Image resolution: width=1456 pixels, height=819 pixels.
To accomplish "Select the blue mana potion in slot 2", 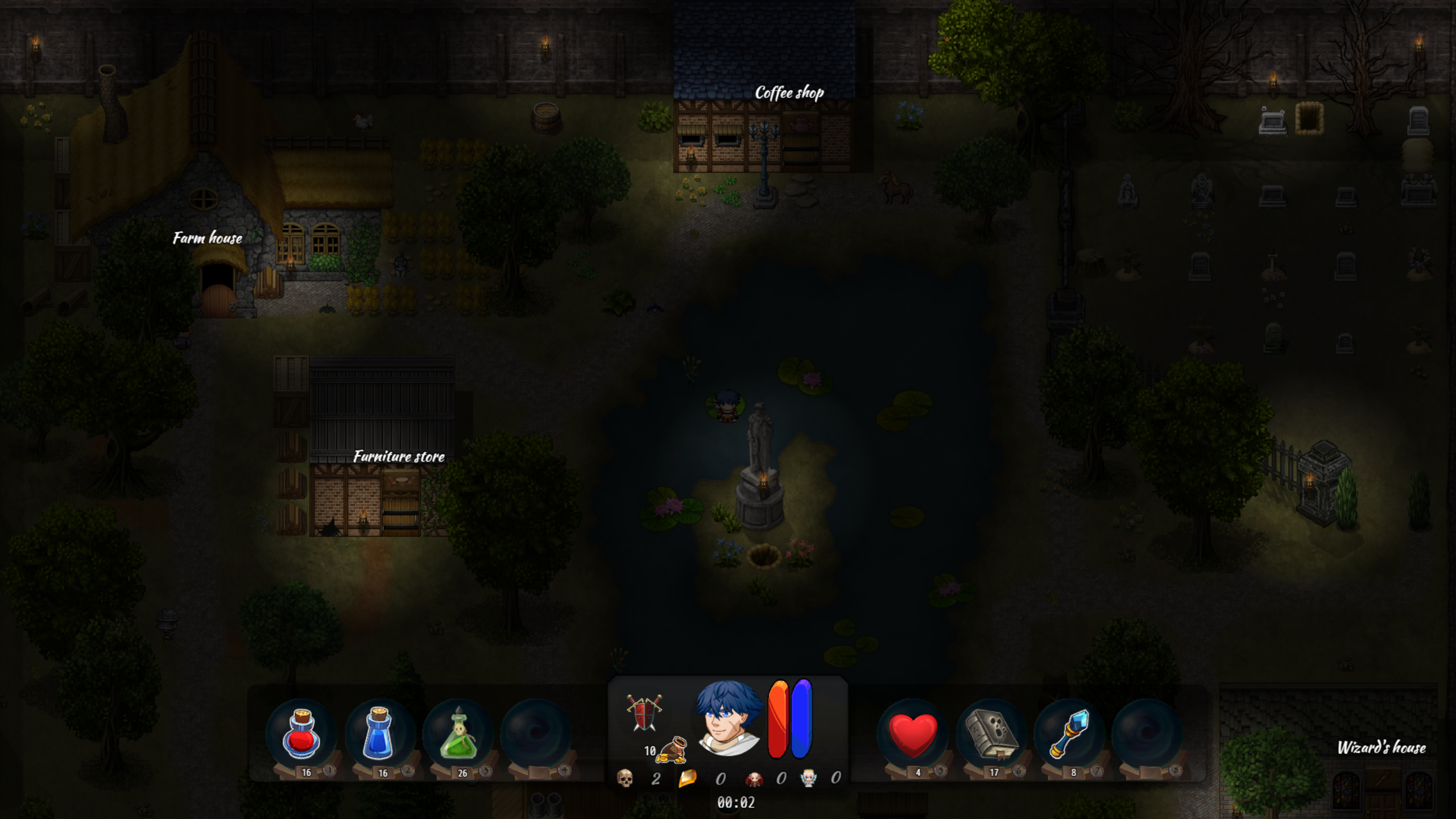I will click(x=380, y=733).
